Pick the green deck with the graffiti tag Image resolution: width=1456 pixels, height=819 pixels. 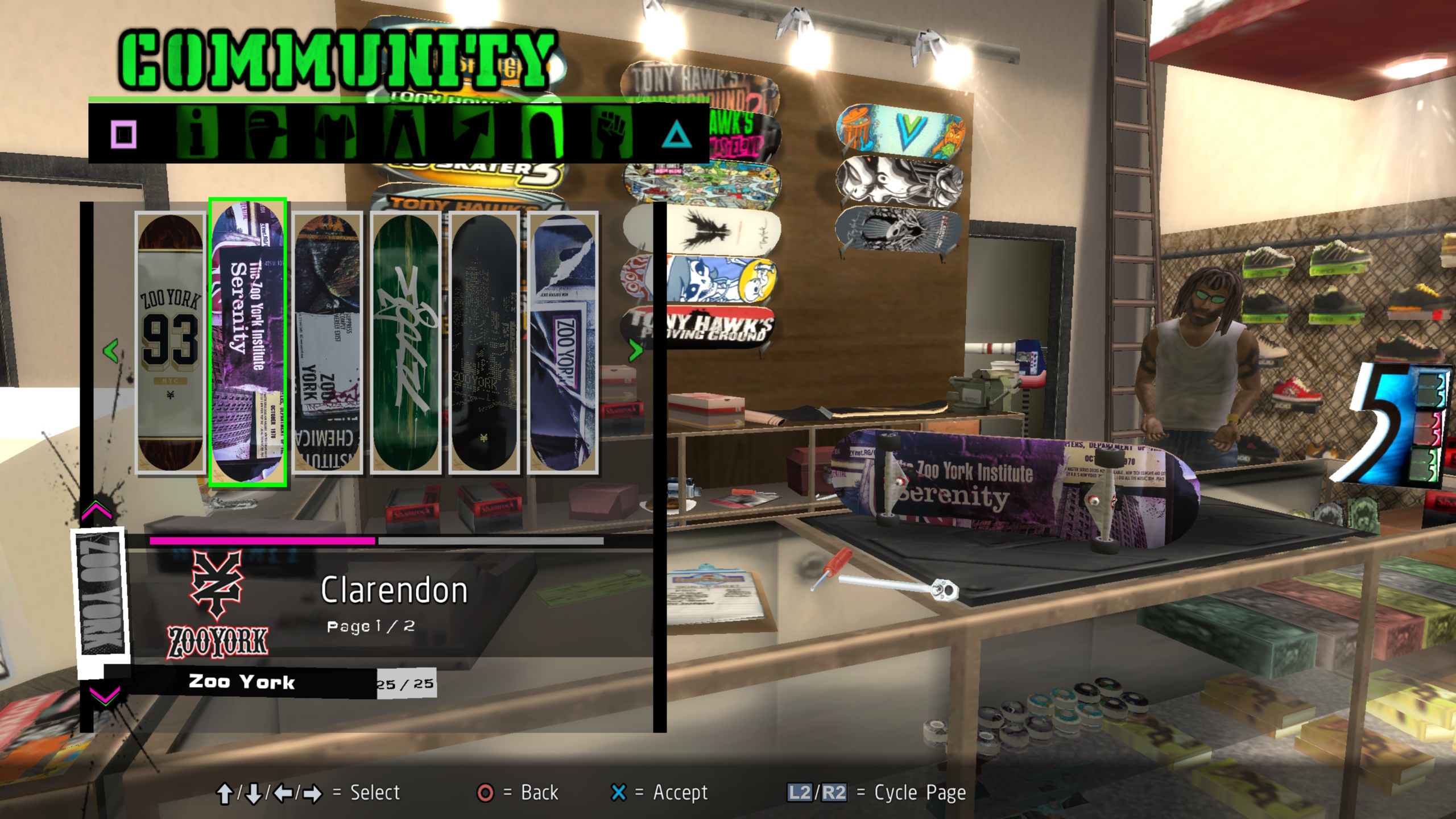click(406, 342)
